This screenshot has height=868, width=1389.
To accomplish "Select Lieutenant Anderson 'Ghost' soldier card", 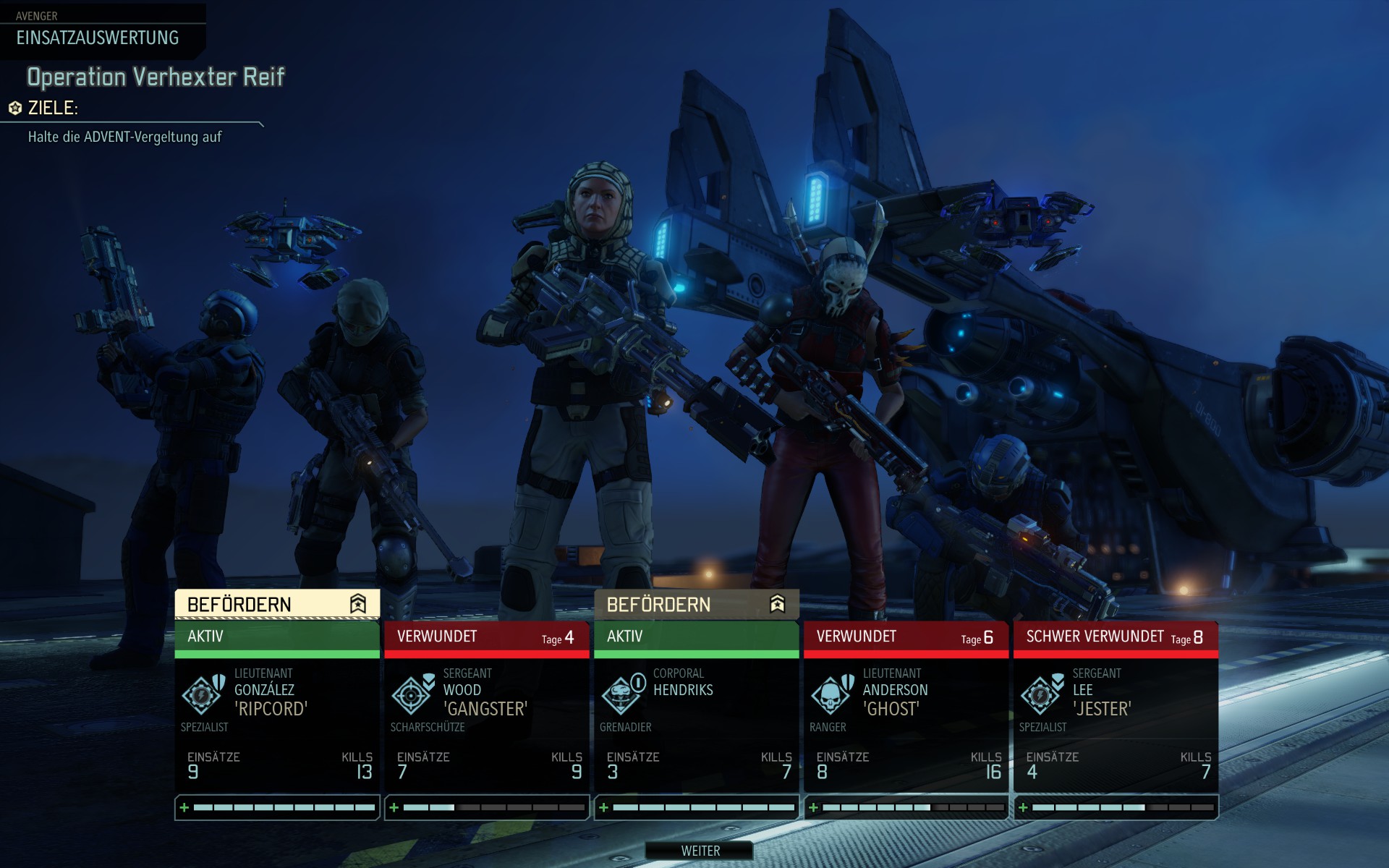I will 906,716.
